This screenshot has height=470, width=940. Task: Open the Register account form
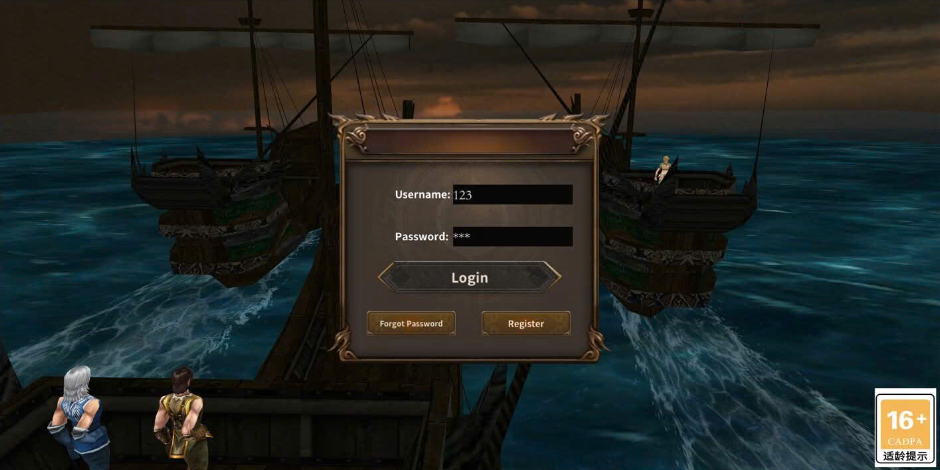[x=526, y=323]
